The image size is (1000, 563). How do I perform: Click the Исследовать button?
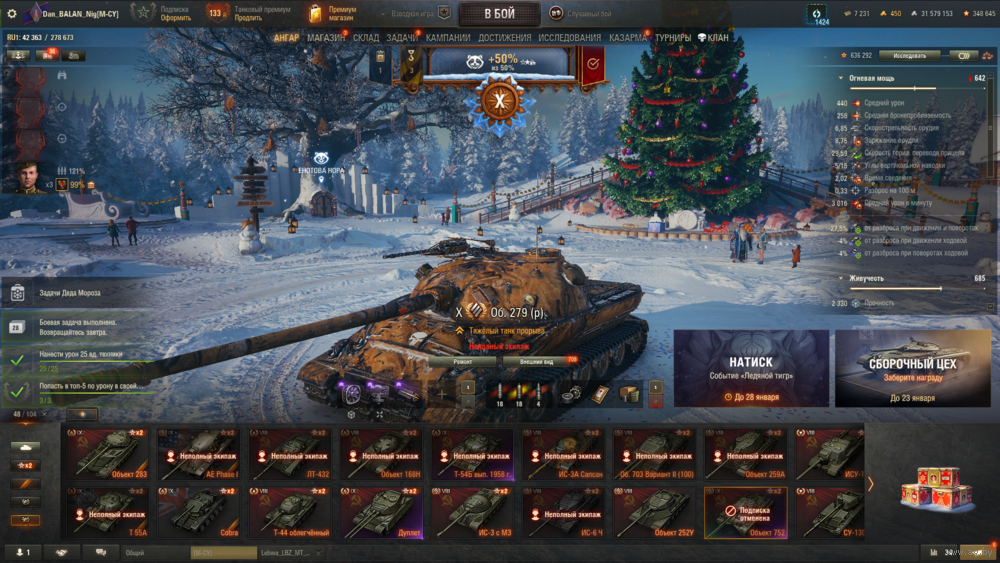[x=909, y=56]
